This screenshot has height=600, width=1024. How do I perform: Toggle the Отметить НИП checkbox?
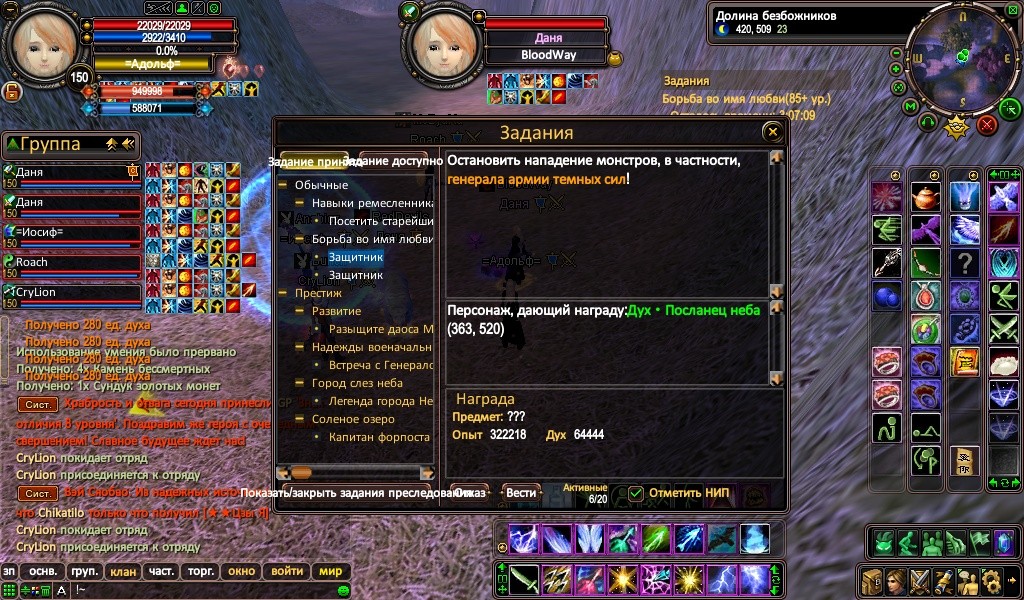[x=636, y=493]
